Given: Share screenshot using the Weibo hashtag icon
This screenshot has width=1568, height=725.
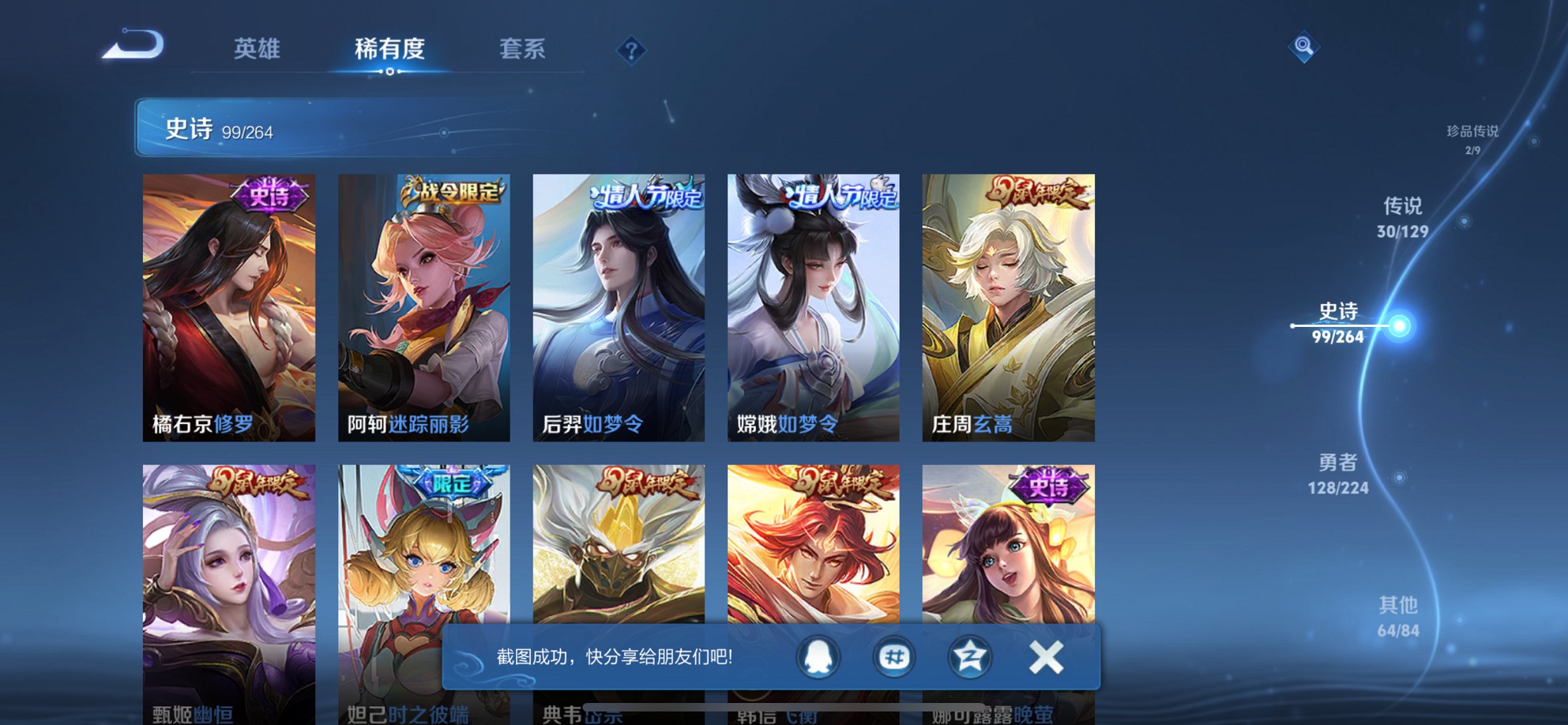Looking at the screenshot, I should [x=893, y=657].
